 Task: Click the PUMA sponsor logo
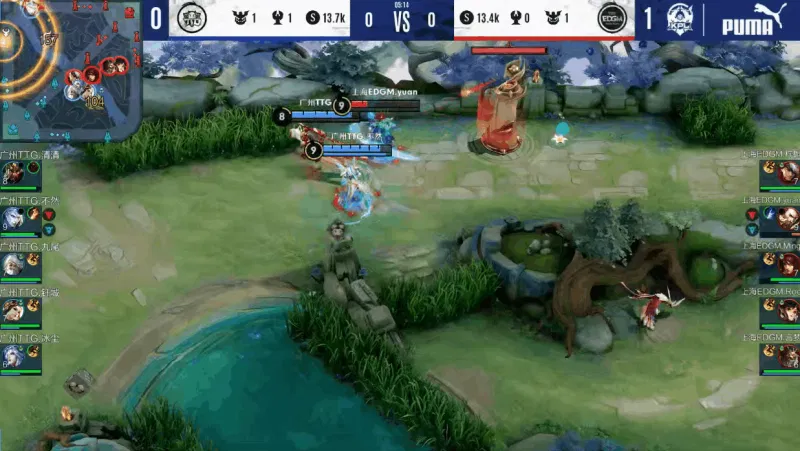pyautogui.click(x=753, y=18)
